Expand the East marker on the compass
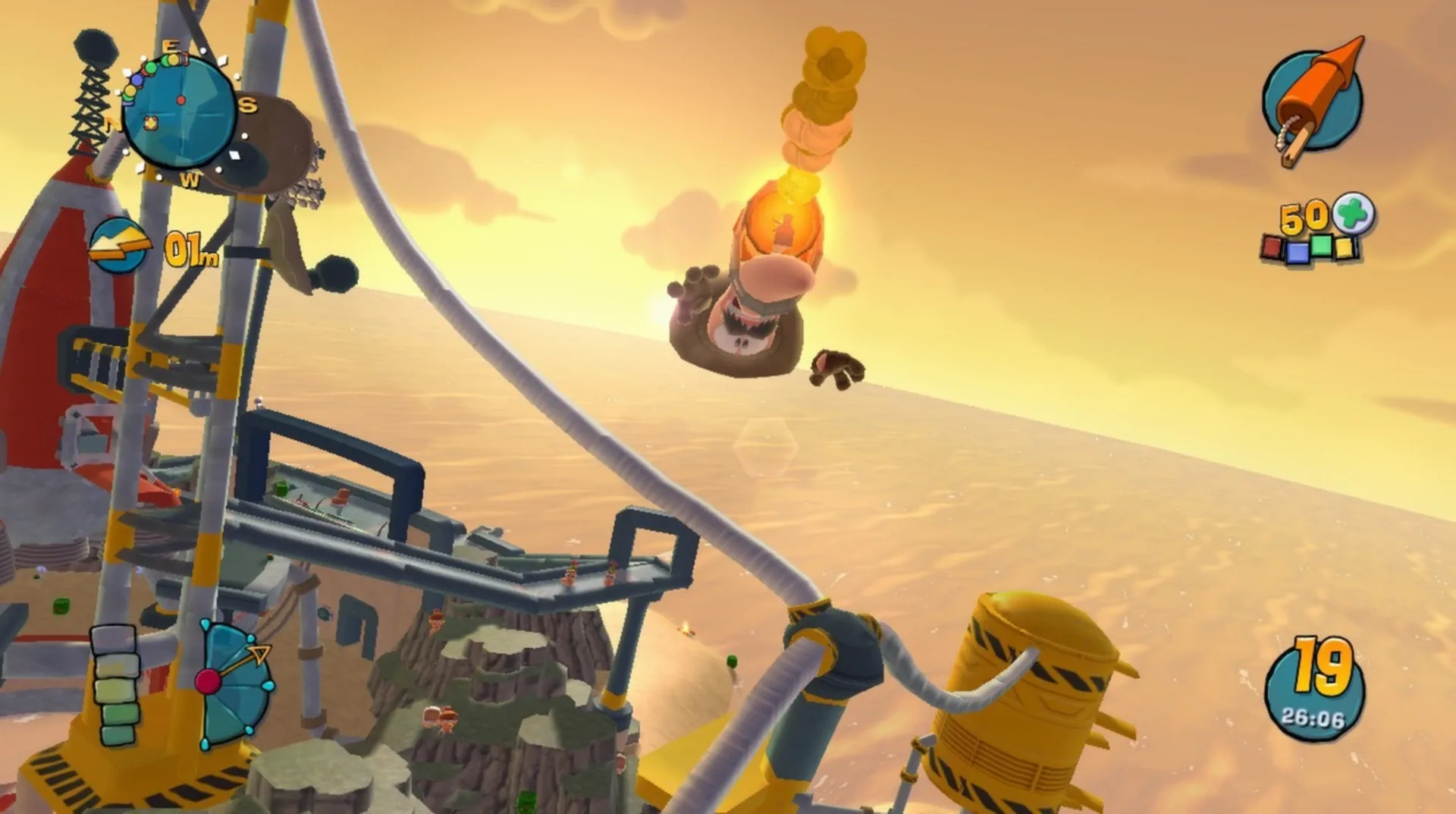This screenshot has height=814, width=1456. (x=171, y=46)
